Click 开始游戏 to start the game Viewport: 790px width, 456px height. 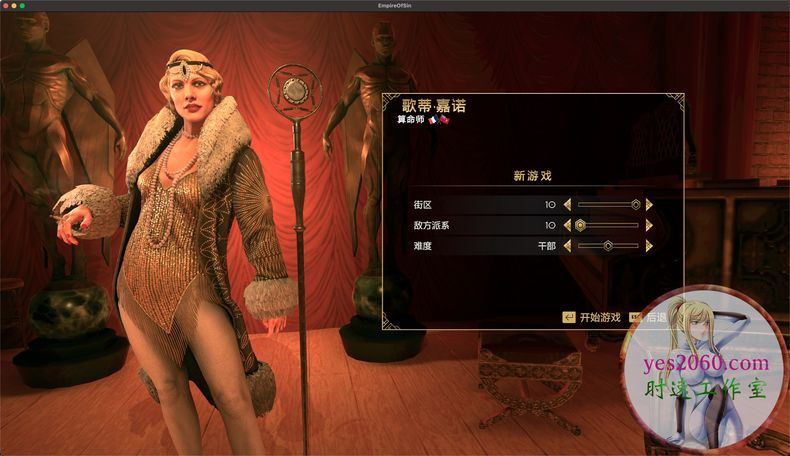[x=592, y=317]
